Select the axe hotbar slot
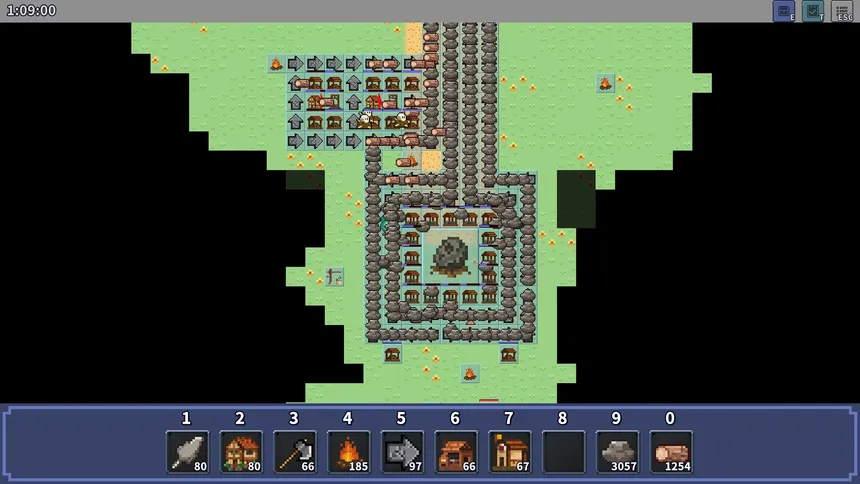The image size is (860, 484). pos(295,452)
